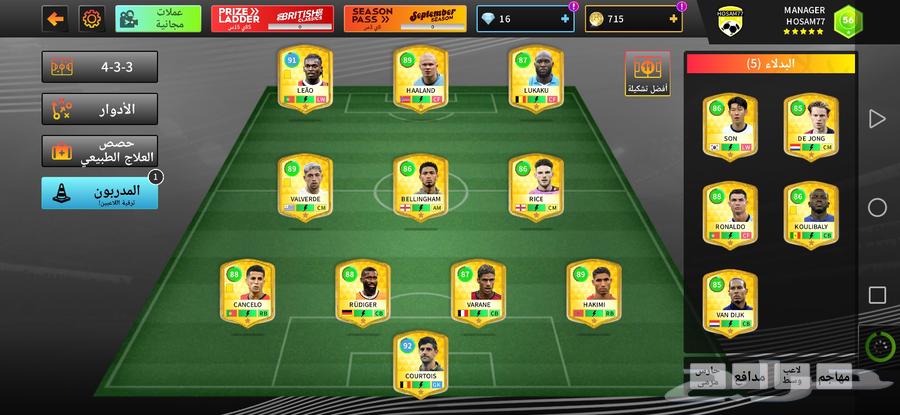
Task: Open the settings gear
Action: 91,19
